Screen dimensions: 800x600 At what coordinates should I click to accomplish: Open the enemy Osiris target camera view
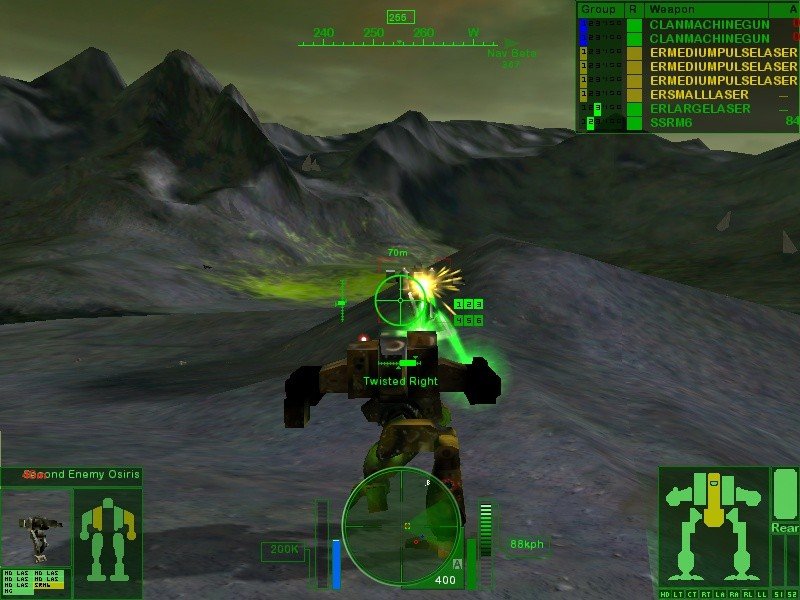37,528
